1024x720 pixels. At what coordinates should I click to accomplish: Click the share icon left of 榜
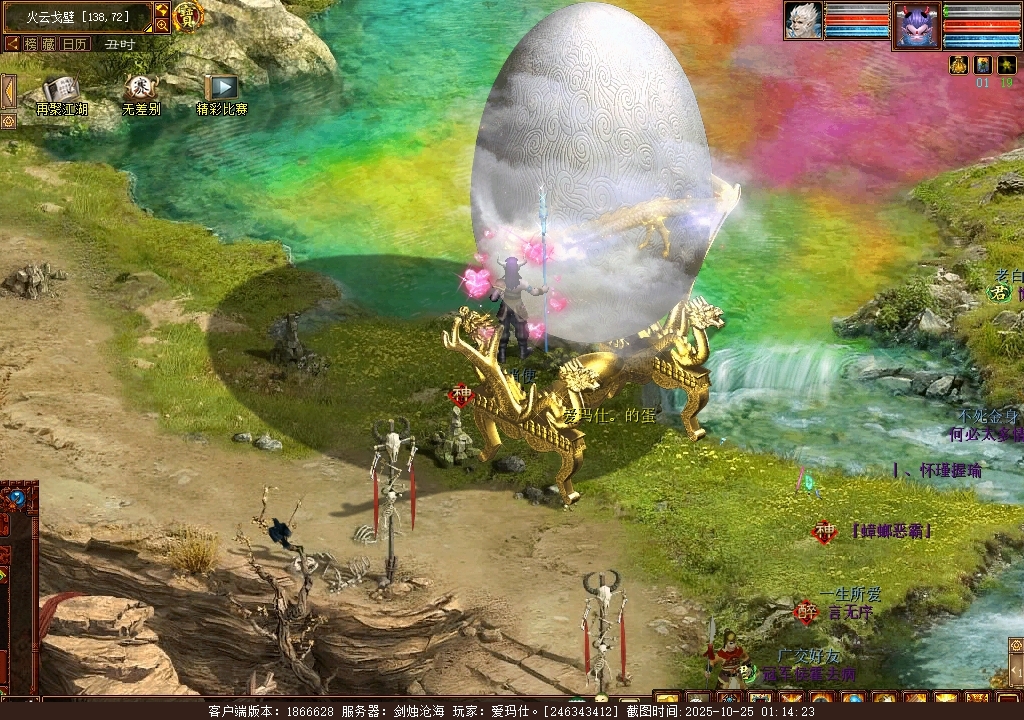[12, 44]
